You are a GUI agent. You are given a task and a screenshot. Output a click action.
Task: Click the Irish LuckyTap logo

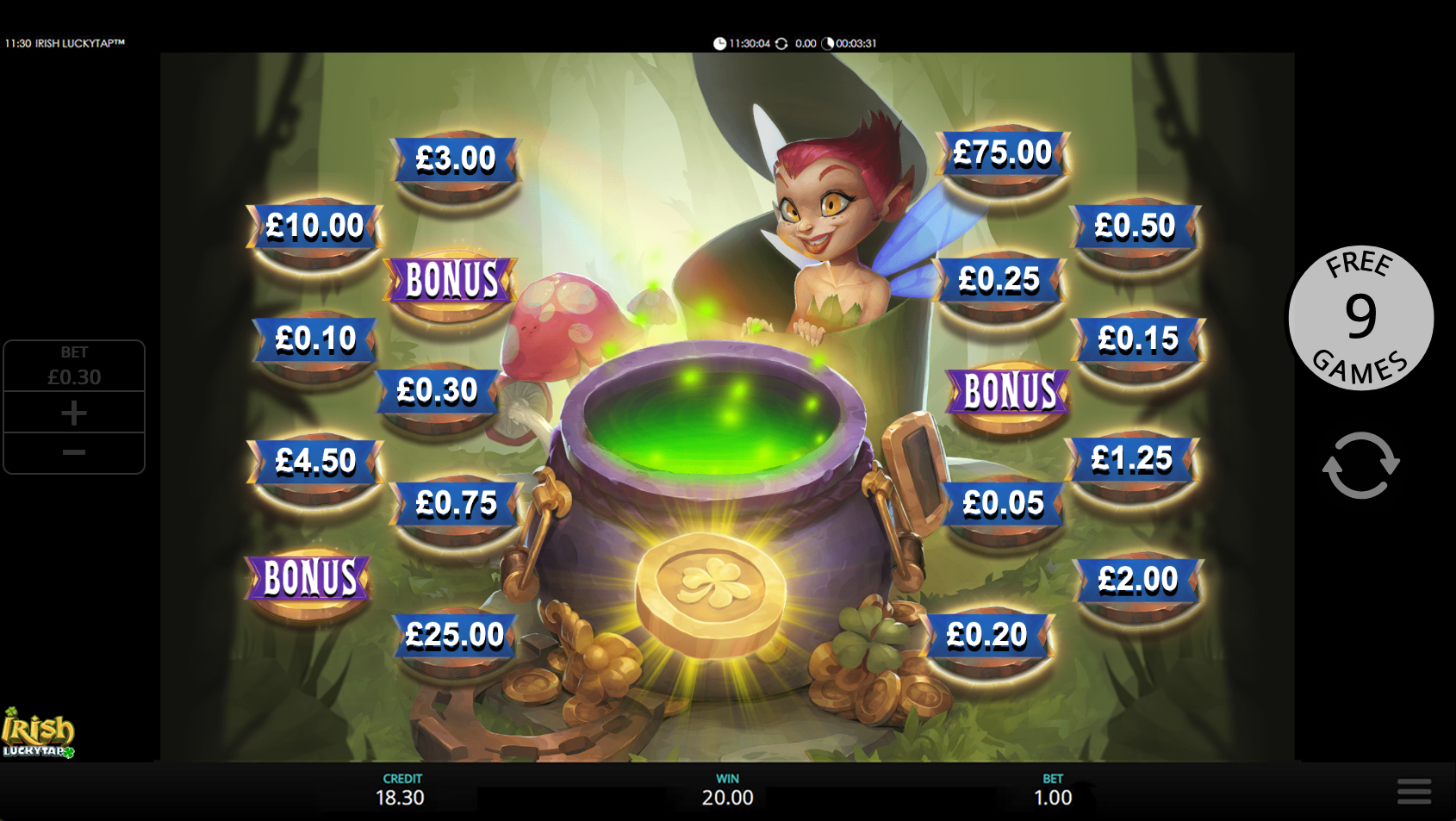(x=38, y=734)
